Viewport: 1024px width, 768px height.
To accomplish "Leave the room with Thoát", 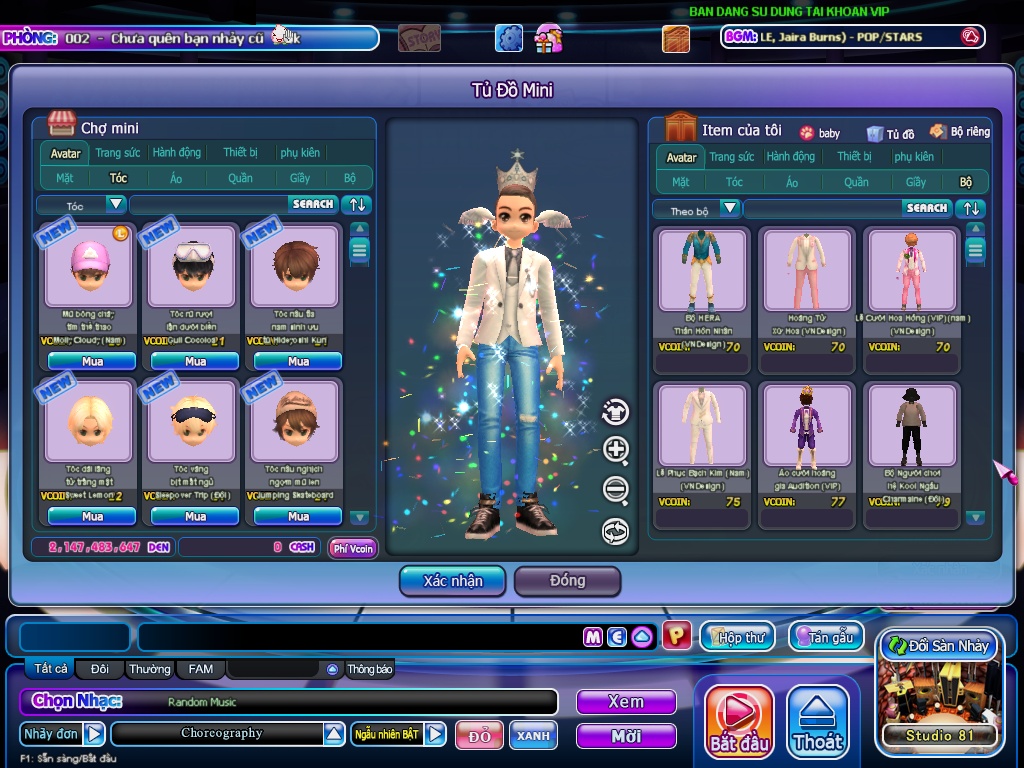I will coord(818,722).
